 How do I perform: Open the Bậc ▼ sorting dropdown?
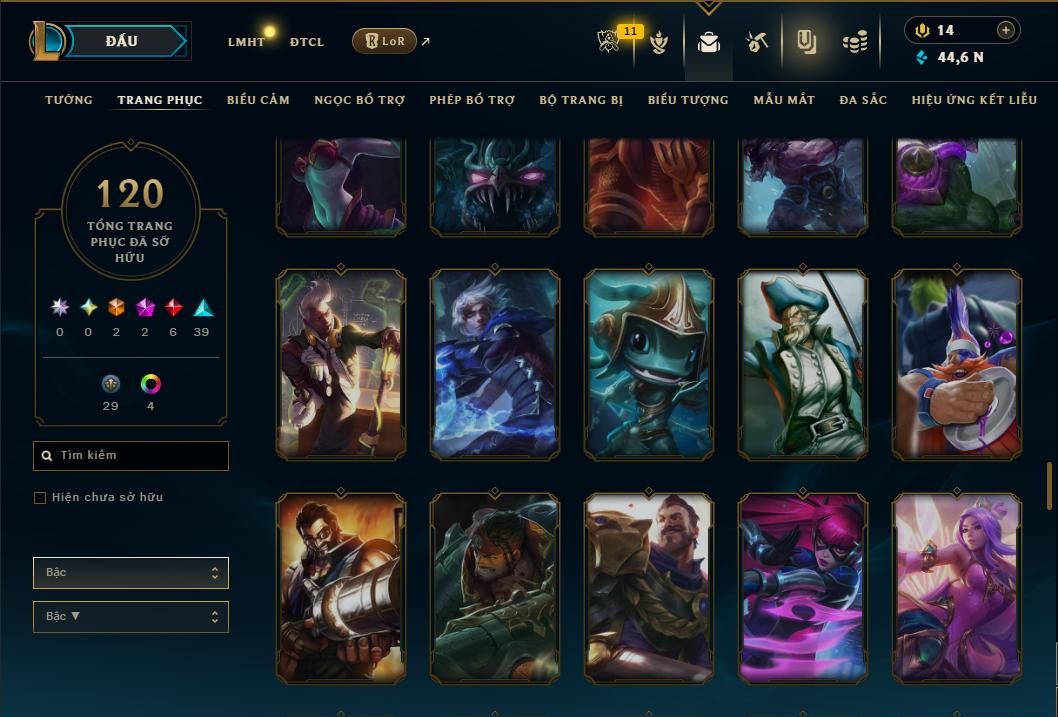coord(131,617)
